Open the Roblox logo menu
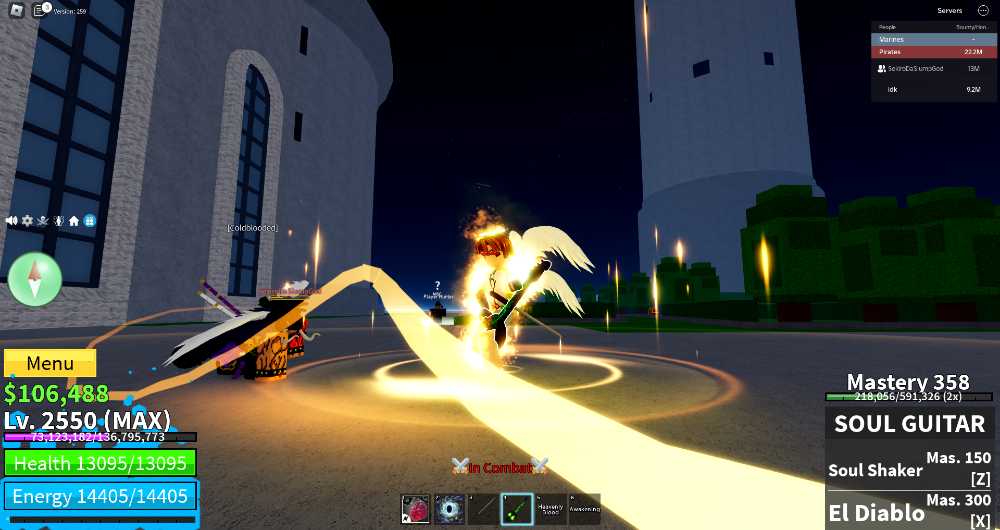Image resolution: width=1000 pixels, height=530 pixels. 17,11
